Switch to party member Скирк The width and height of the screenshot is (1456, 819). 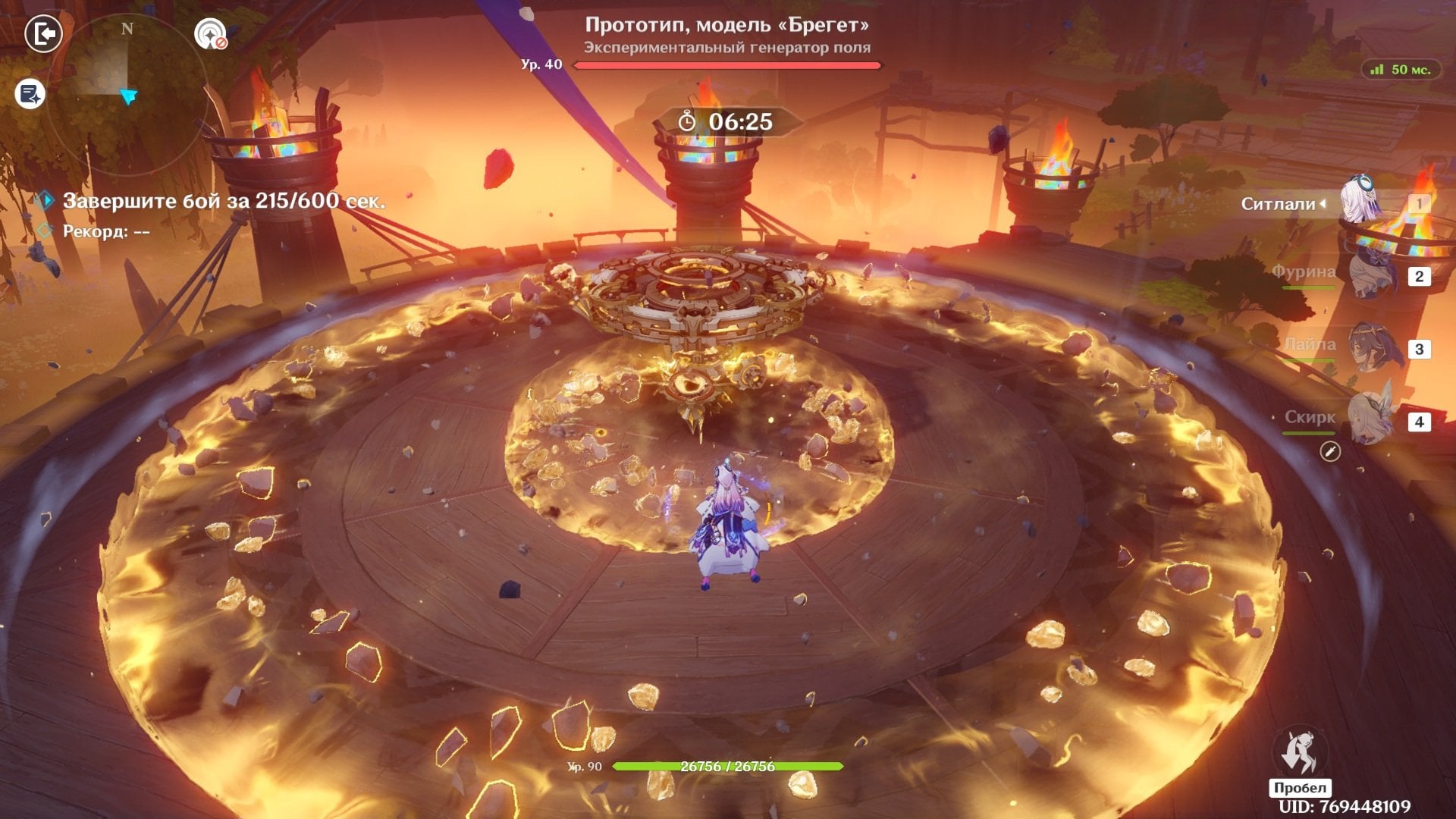click(1371, 420)
